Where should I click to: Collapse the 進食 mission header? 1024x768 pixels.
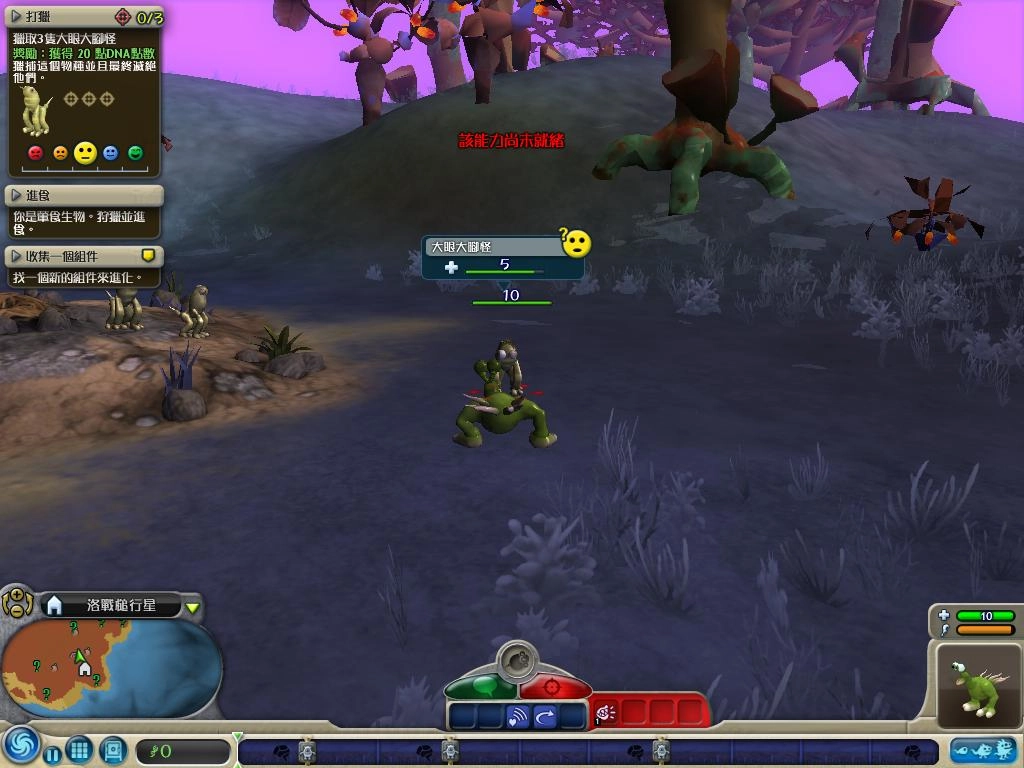(16, 195)
